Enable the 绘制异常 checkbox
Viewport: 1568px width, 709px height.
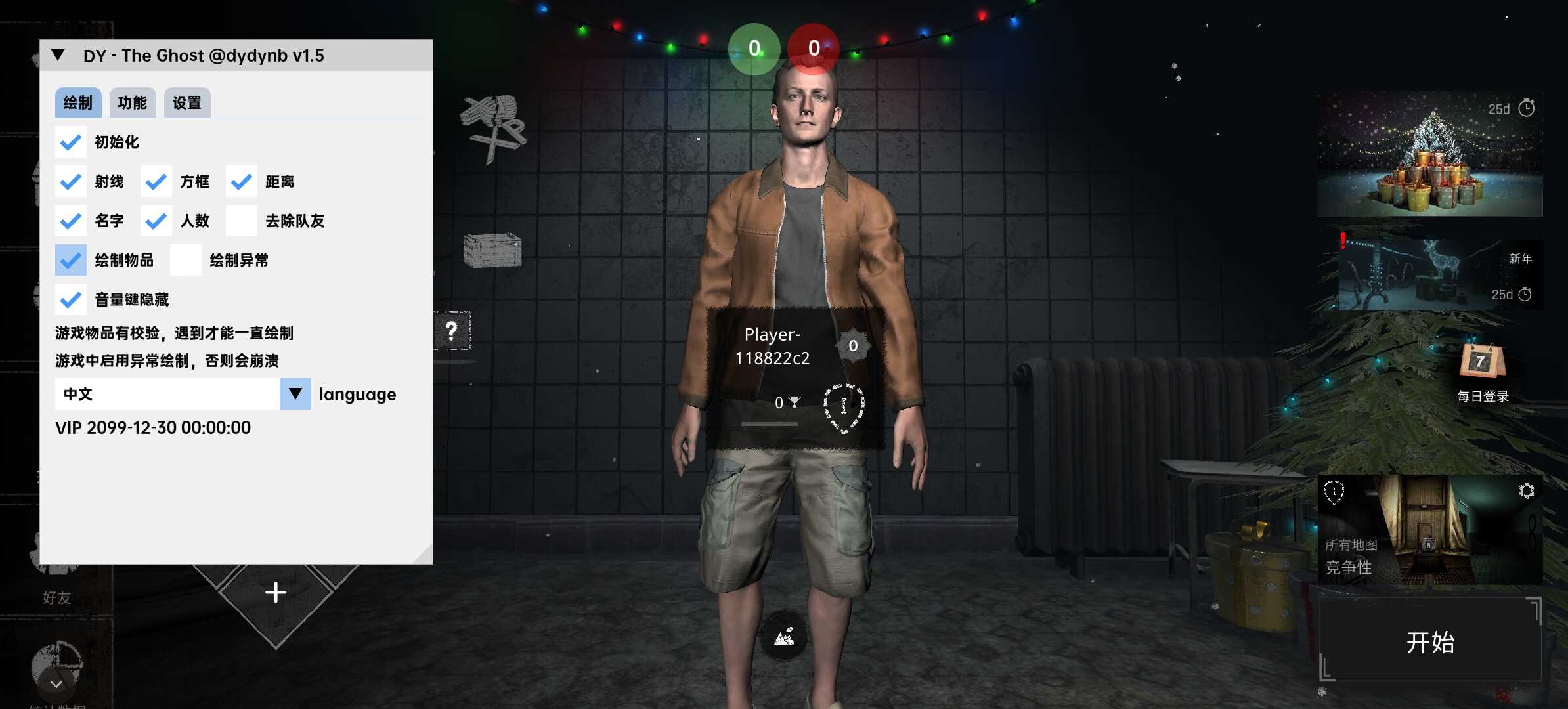tap(186, 261)
